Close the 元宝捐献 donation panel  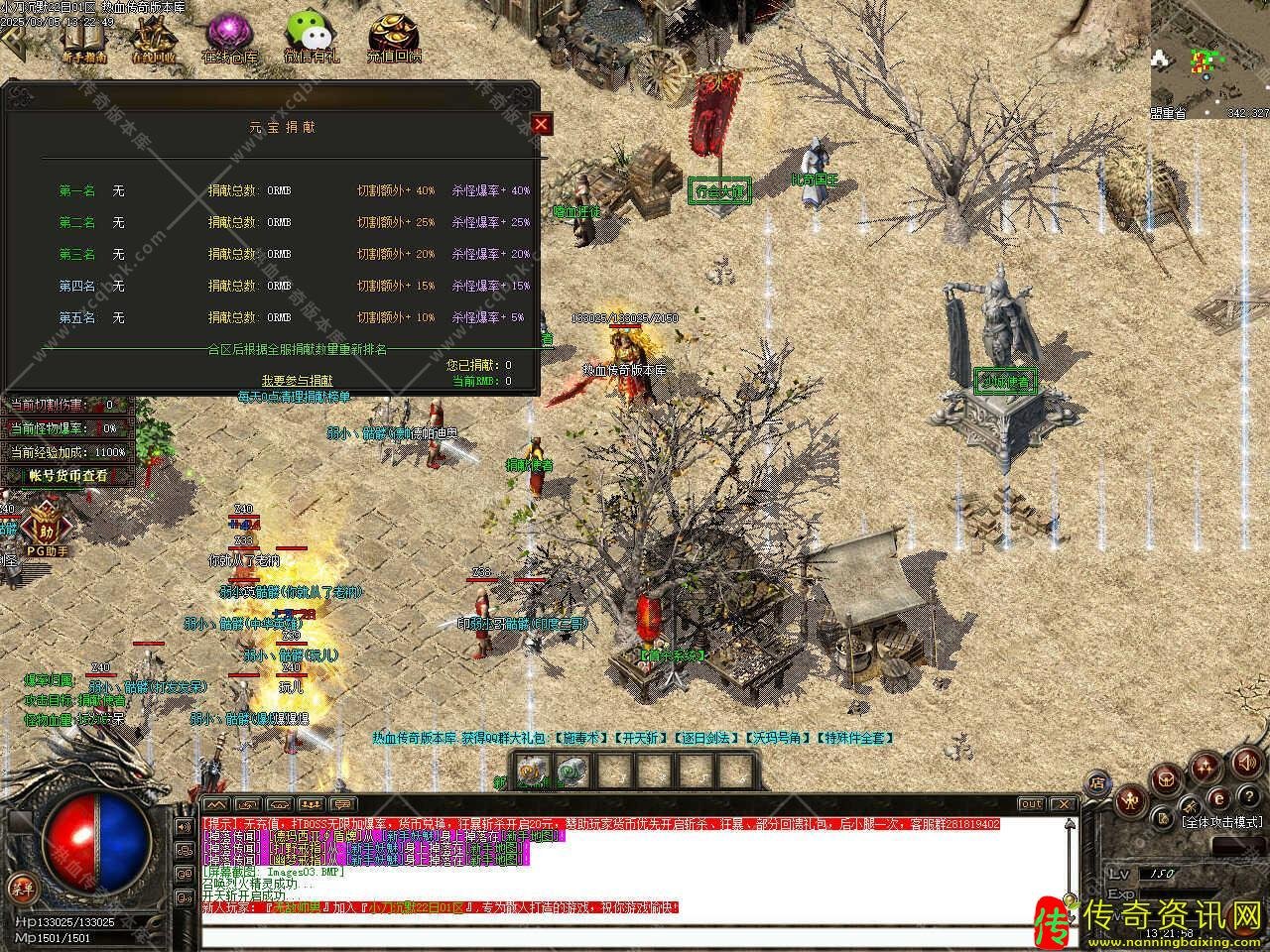541,124
